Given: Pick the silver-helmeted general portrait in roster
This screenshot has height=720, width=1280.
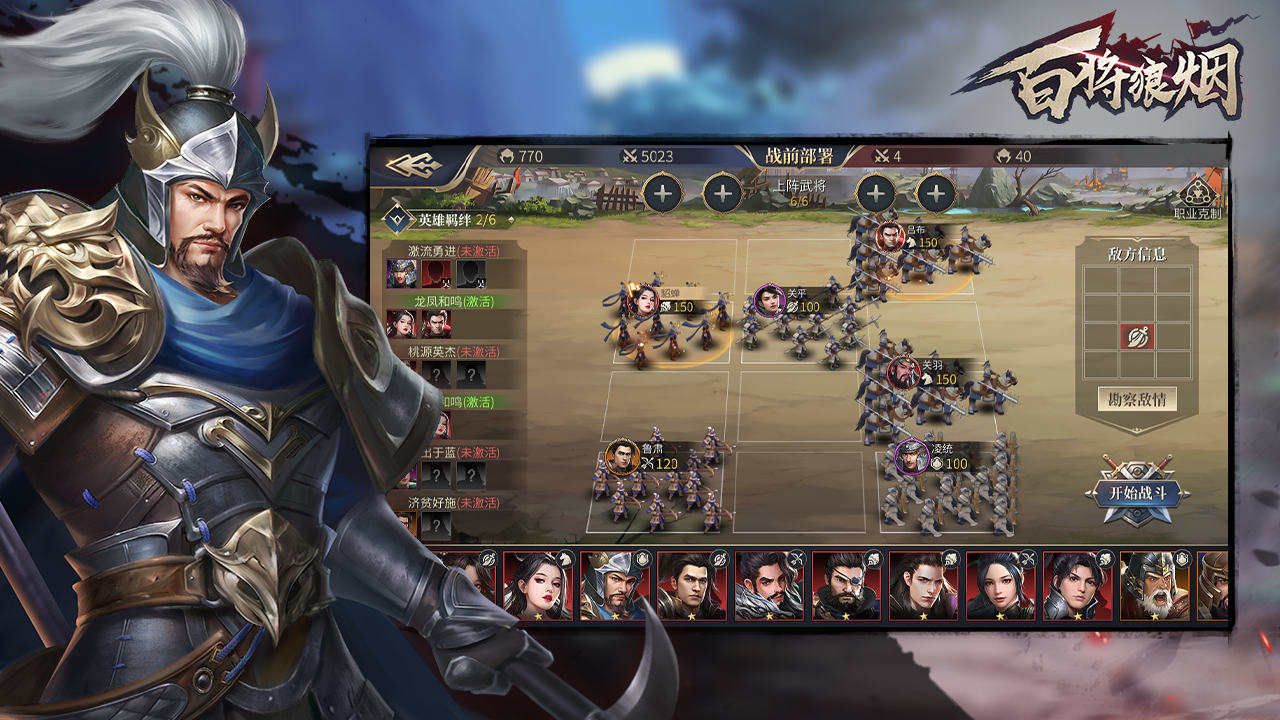Looking at the screenshot, I should coord(615,586).
